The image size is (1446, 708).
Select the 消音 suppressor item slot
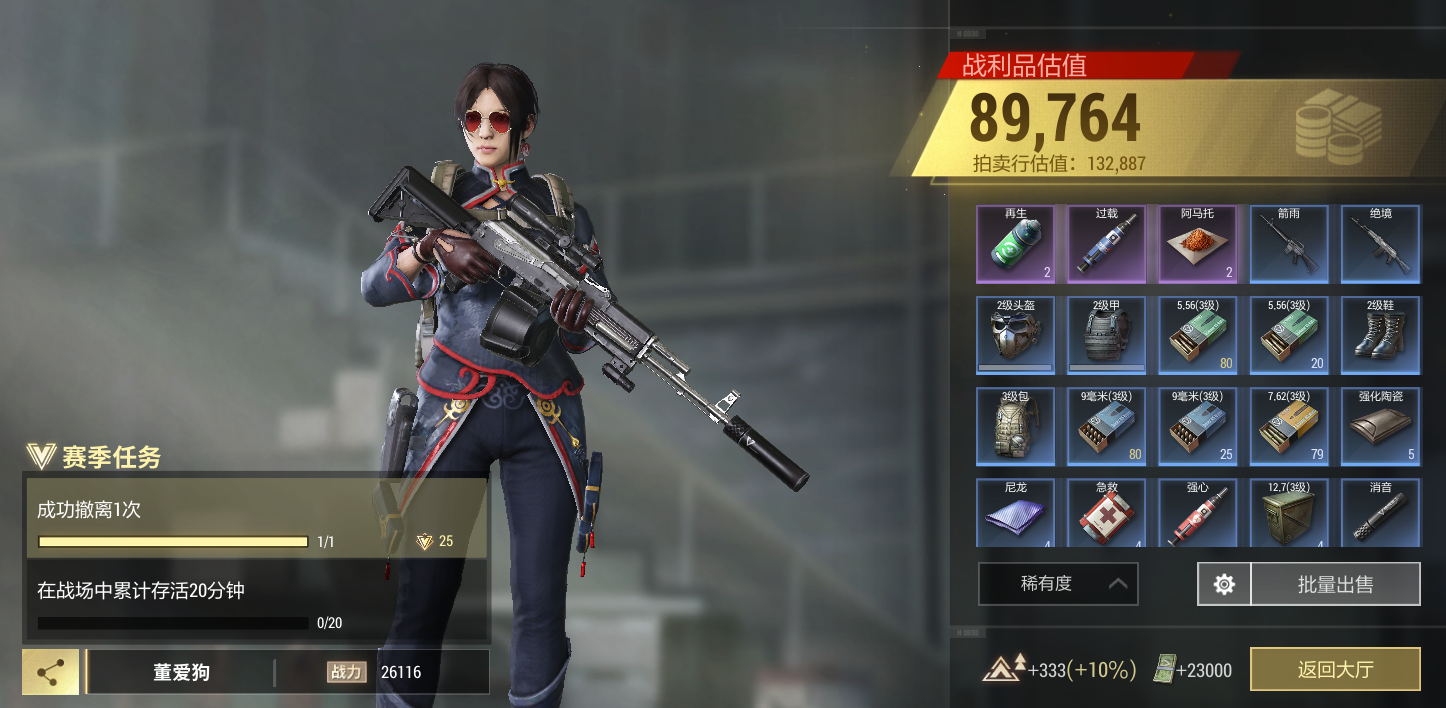pos(1381,514)
